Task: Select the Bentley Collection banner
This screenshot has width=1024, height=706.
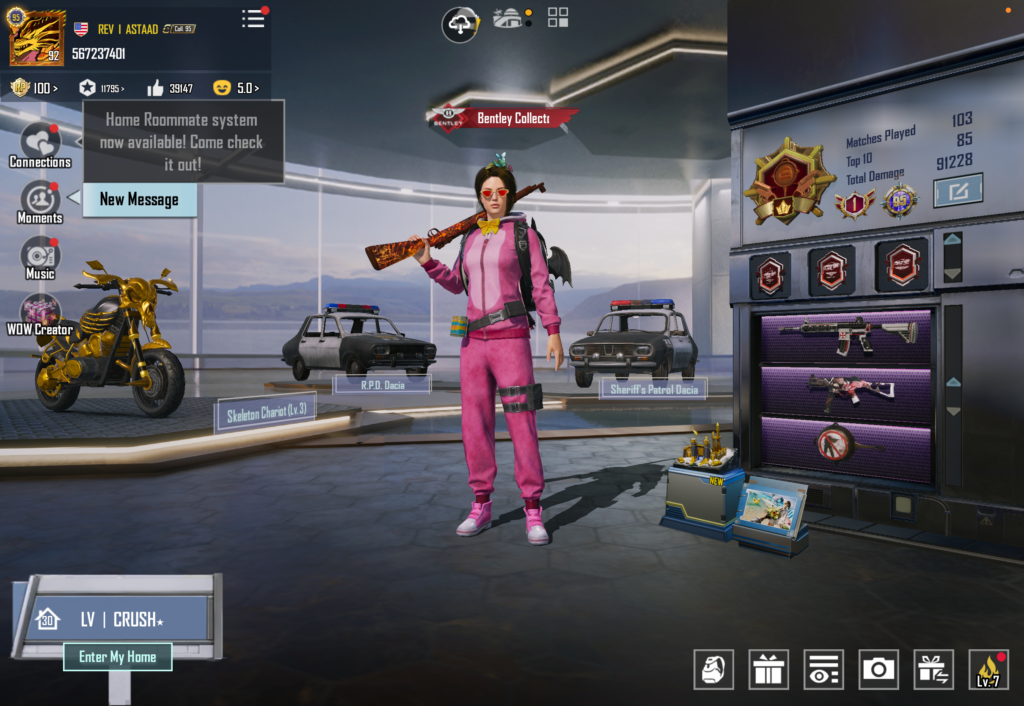Action: pyautogui.click(x=506, y=118)
